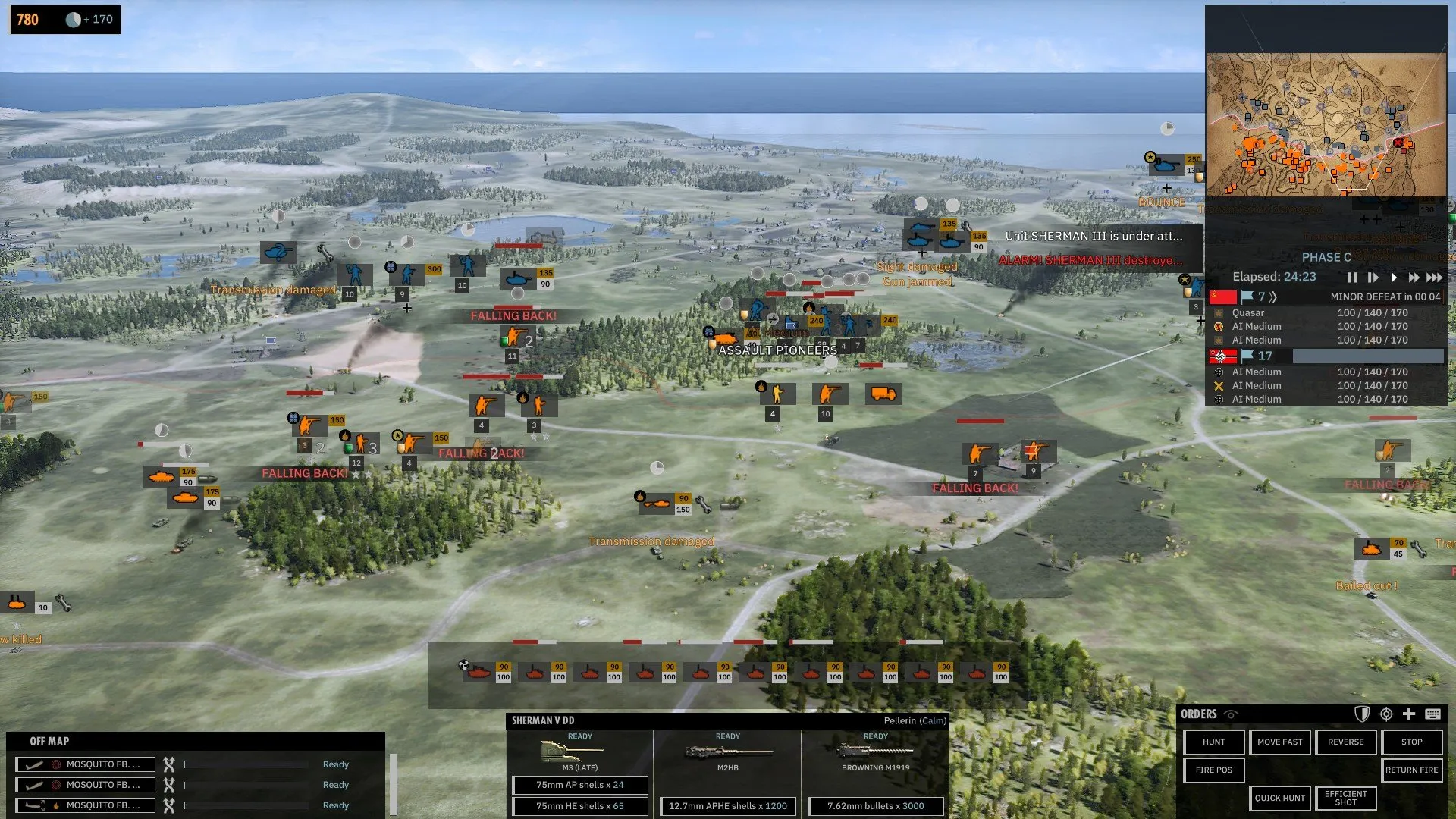Order the unit to QUICK HUNT

click(1279, 798)
